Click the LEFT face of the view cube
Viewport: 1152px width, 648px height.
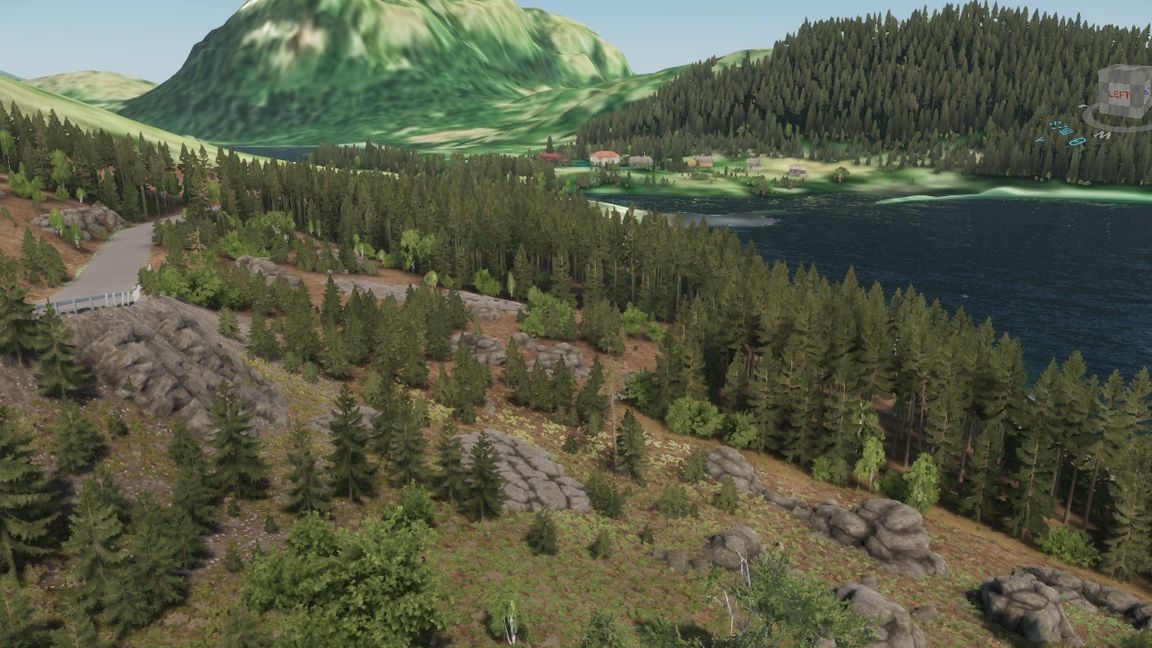[x=1119, y=94]
